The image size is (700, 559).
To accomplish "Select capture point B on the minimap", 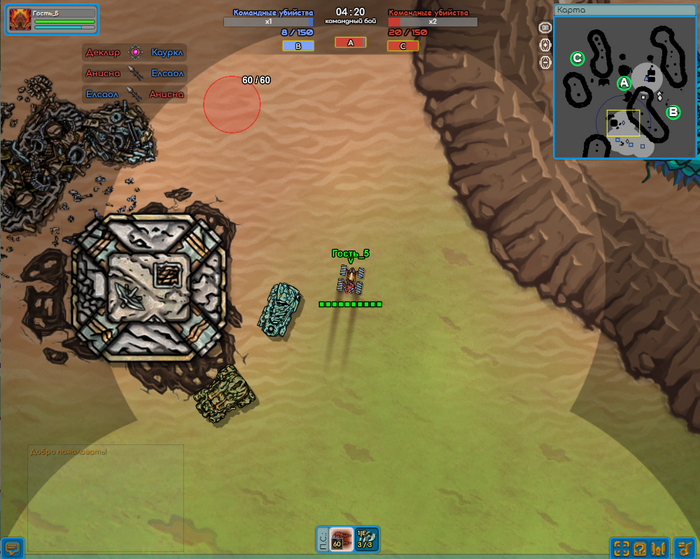I will (673, 112).
